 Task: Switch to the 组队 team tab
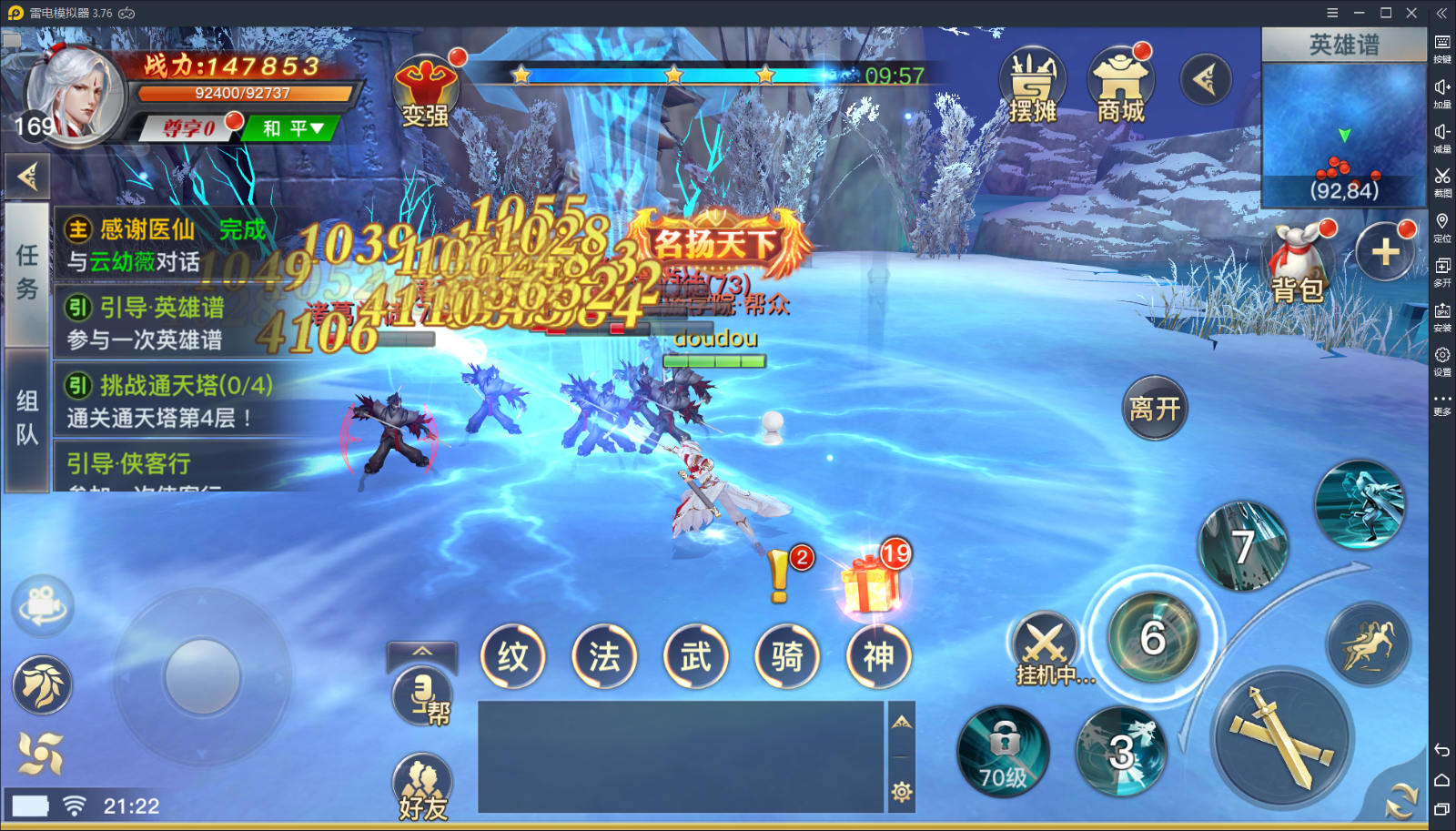27,417
